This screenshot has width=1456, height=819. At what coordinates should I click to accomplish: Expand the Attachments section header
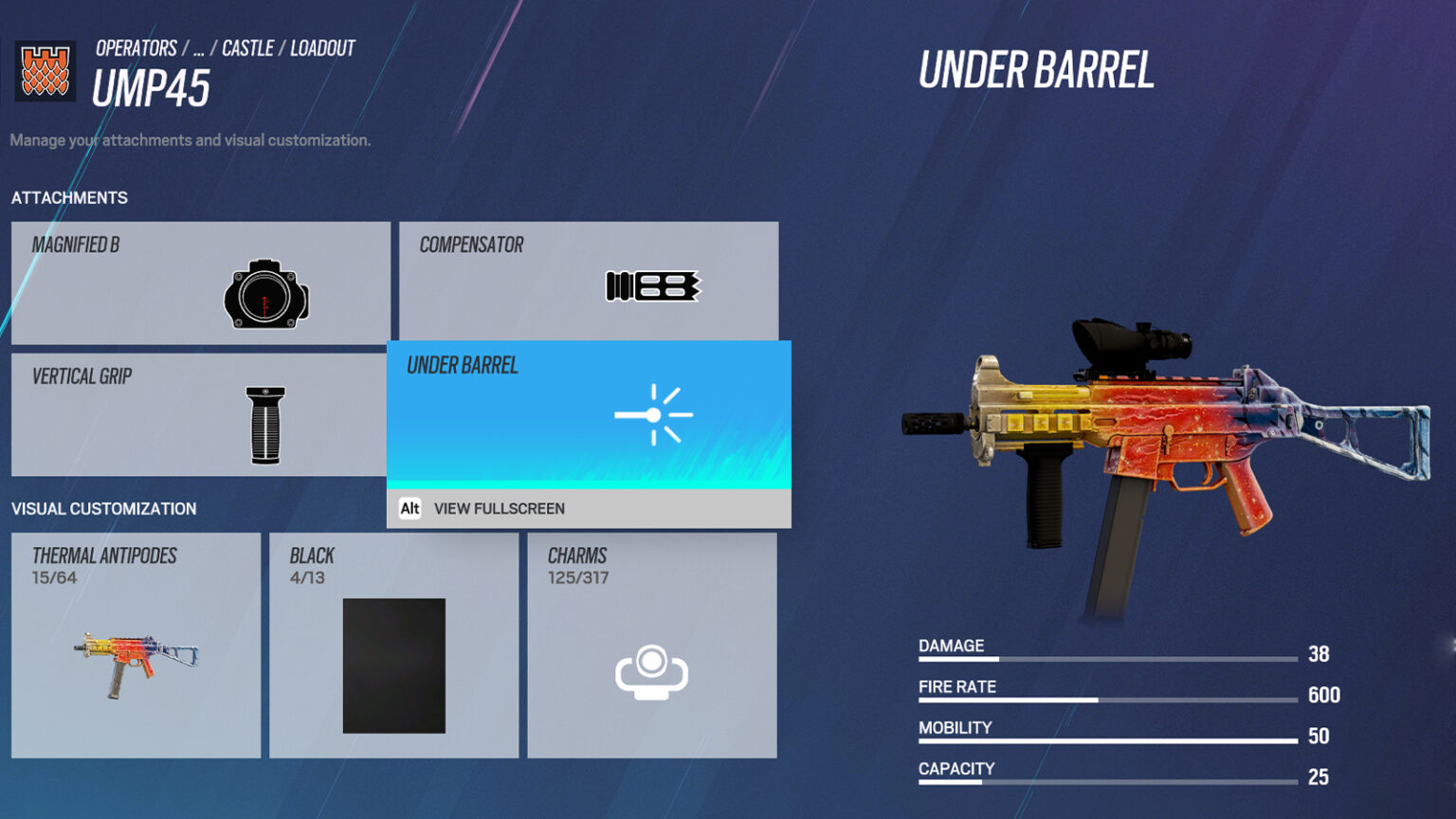(x=69, y=197)
